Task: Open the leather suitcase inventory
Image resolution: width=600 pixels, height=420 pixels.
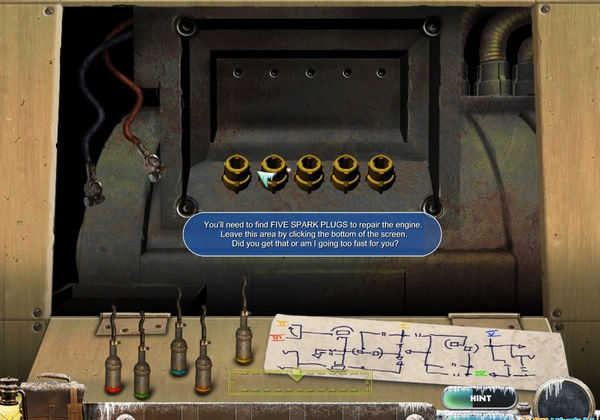Action: (51, 400)
